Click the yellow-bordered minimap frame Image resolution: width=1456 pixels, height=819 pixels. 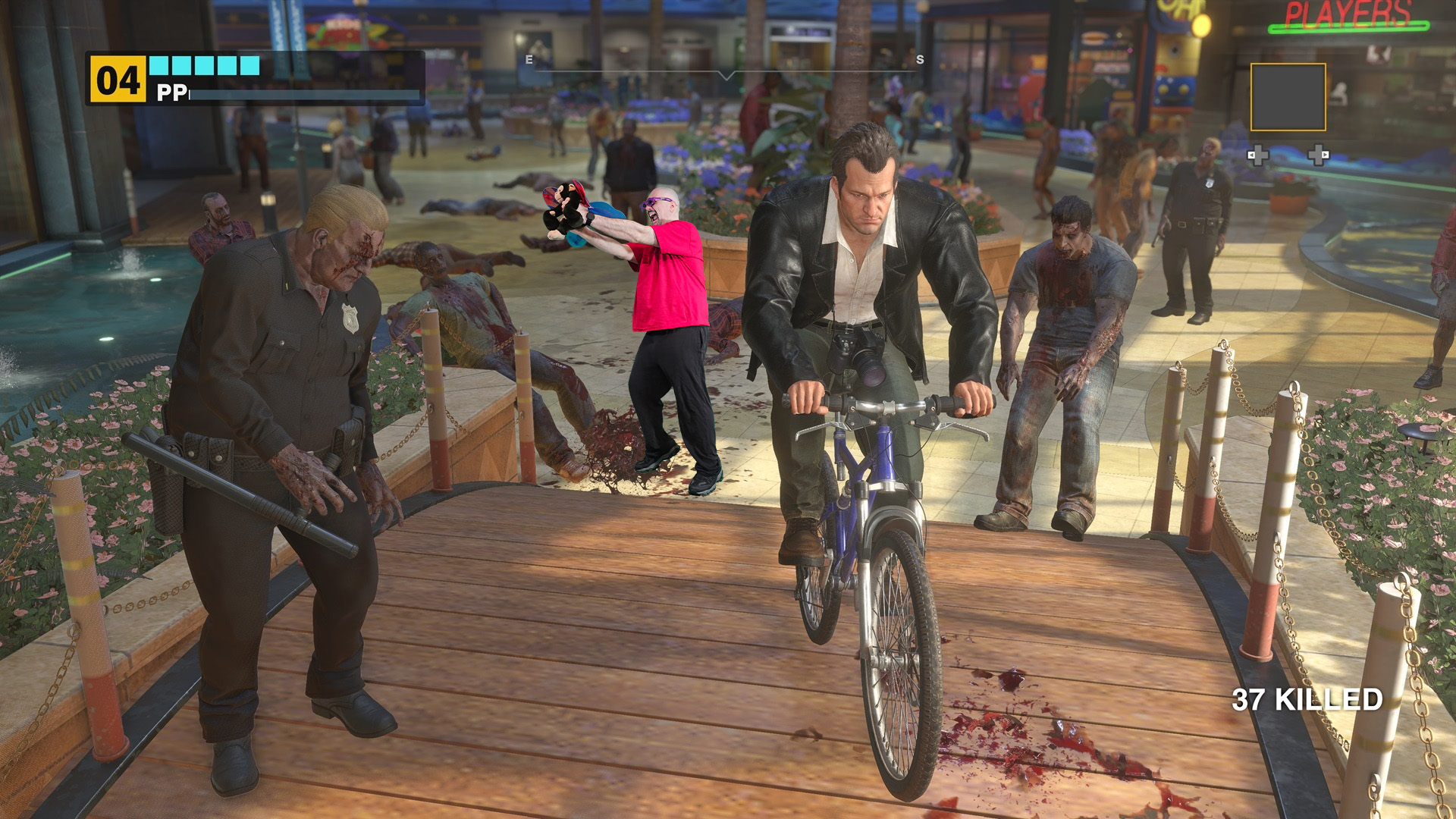point(1289,97)
